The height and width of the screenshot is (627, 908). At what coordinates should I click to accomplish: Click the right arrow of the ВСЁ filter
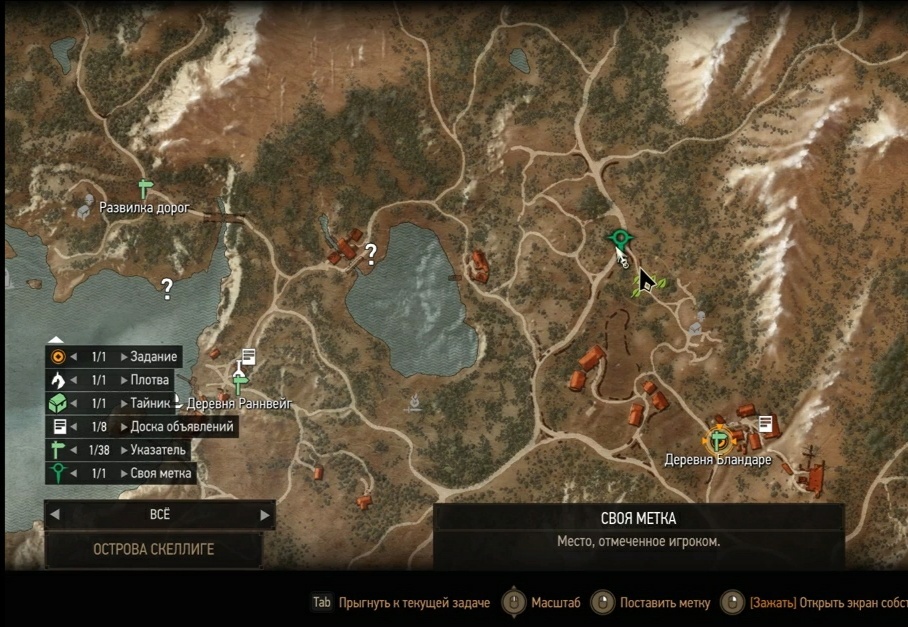click(x=265, y=515)
